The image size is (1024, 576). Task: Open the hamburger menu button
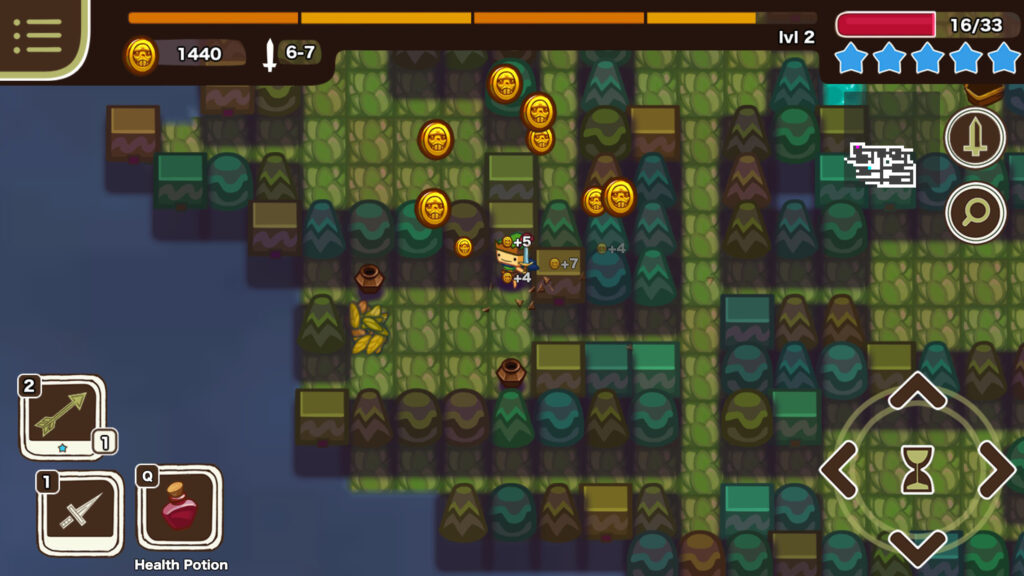click(x=38, y=36)
